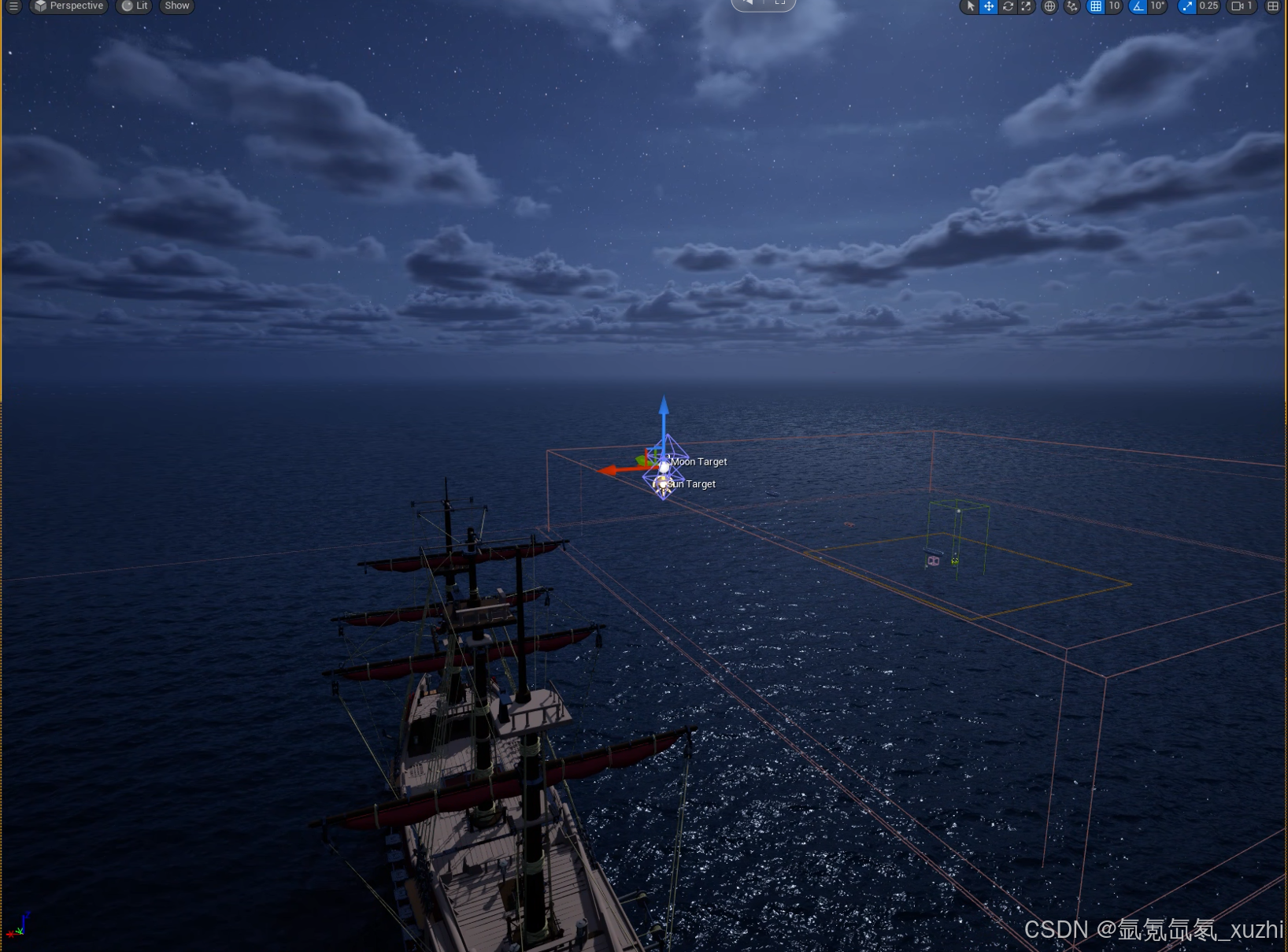The image size is (1288, 952).
Task: Switch to the scale tool
Action: pyautogui.click(x=1026, y=6)
